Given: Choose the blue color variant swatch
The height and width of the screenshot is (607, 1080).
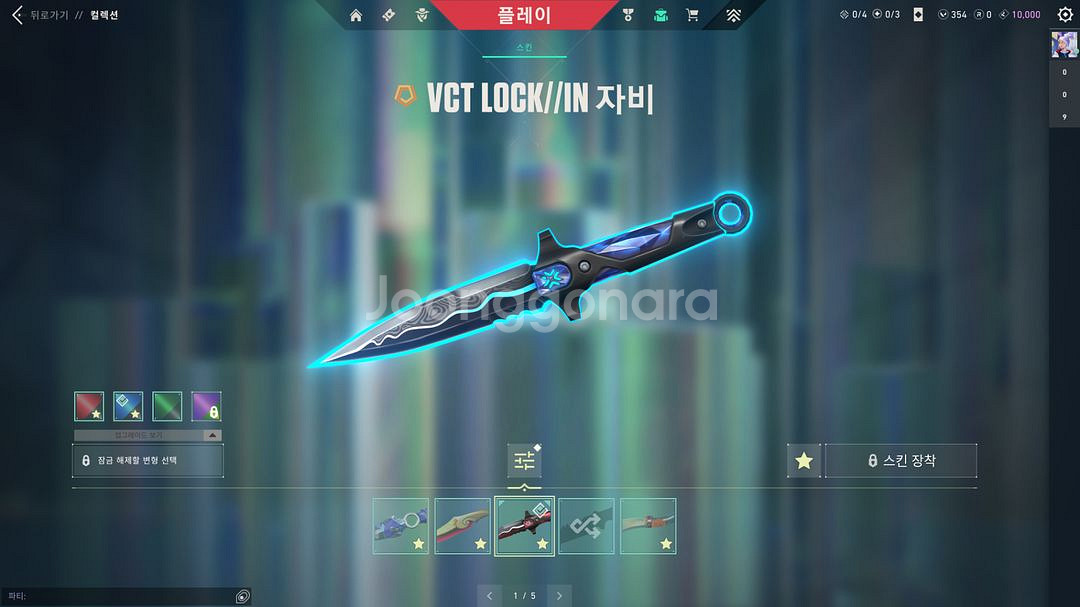Looking at the screenshot, I should click(128, 406).
